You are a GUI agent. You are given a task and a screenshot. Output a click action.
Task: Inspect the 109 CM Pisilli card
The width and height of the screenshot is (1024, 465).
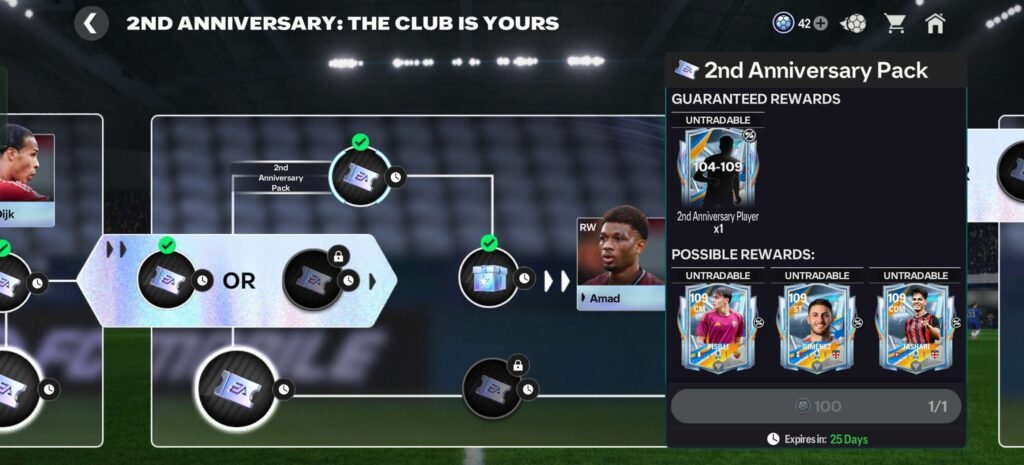pyautogui.click(x=716, y=328)
